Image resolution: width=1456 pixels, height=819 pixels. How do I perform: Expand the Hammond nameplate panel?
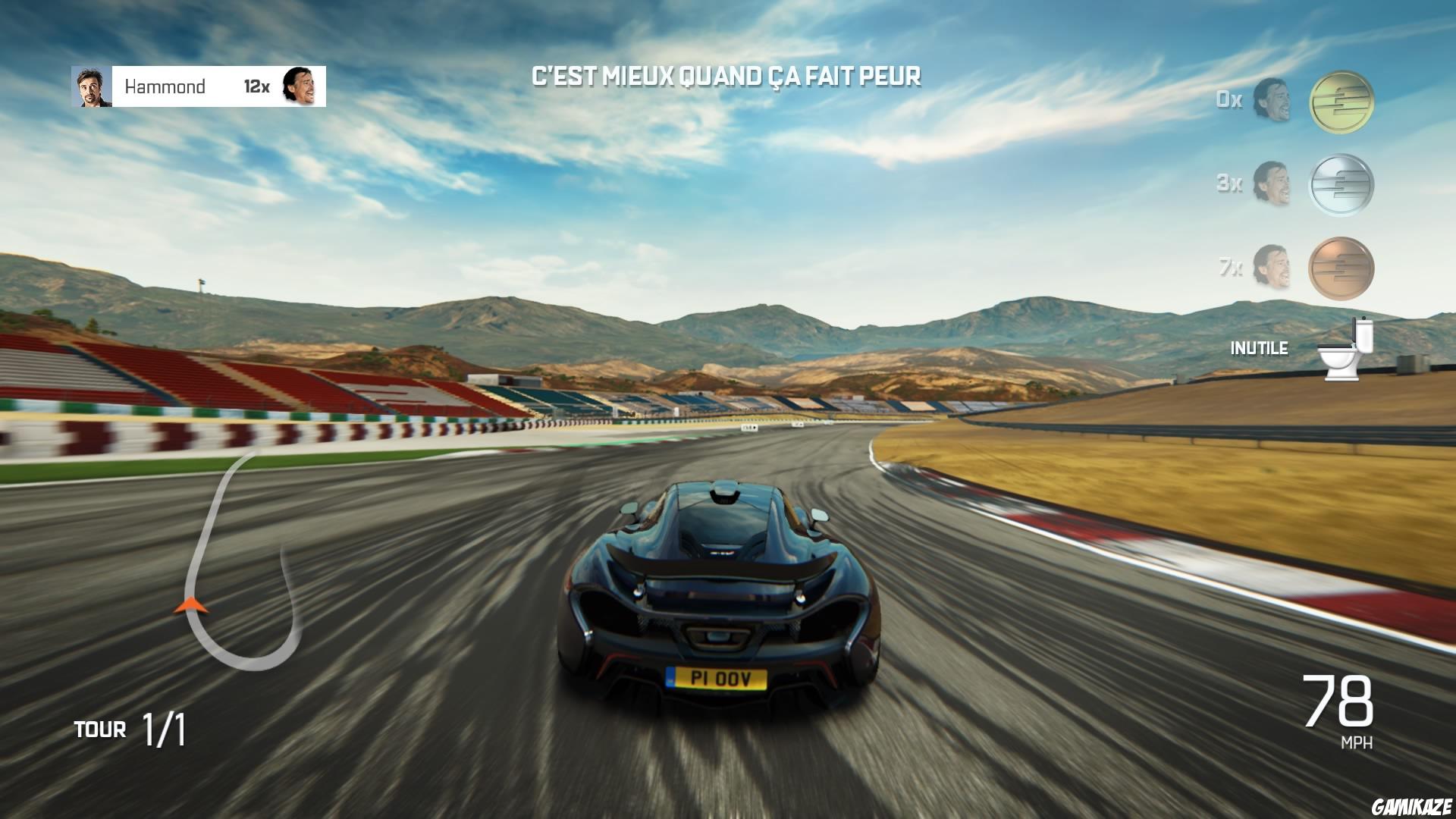pos(197,86)
